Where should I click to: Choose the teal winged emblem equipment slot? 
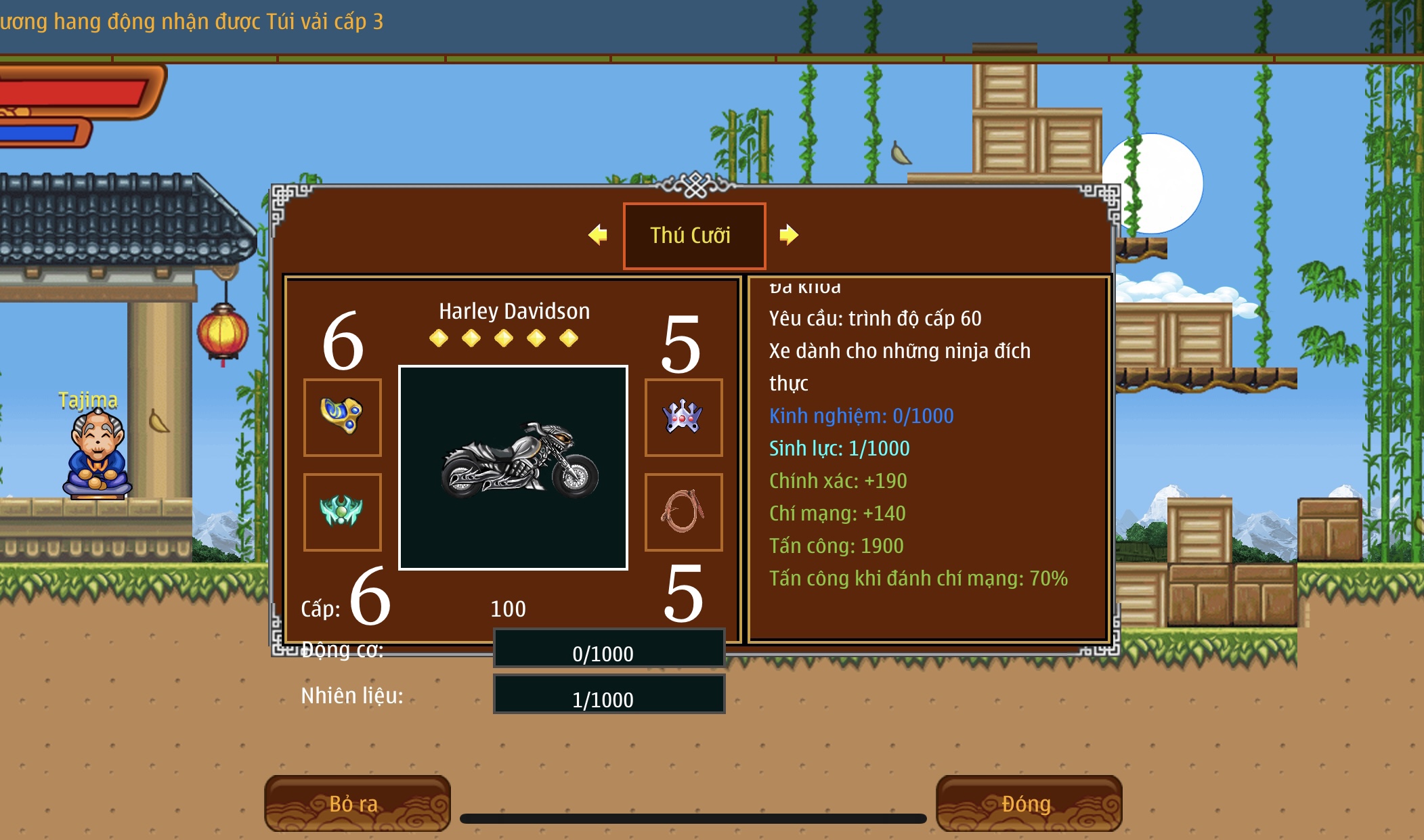point(343,512)
